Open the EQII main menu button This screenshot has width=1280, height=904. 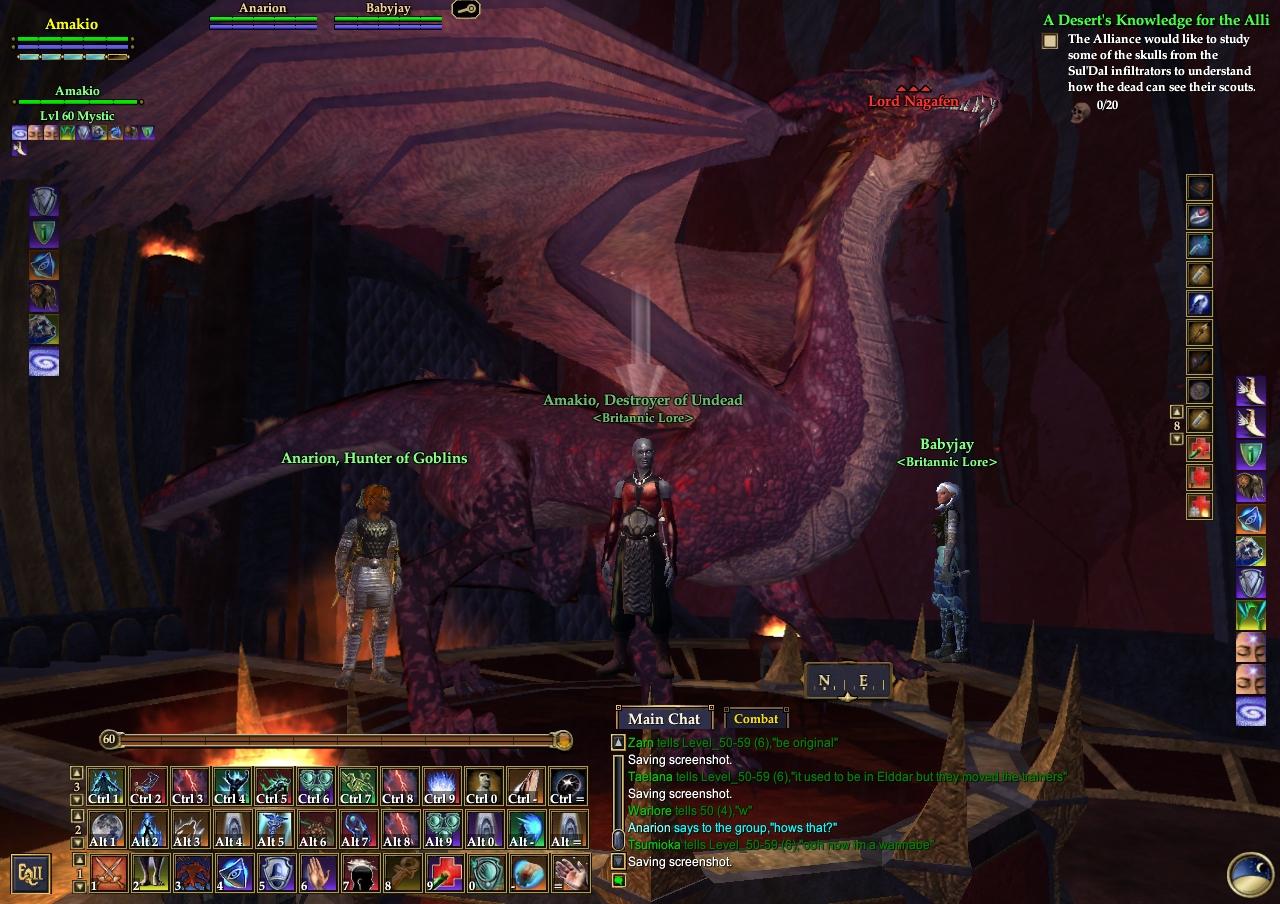pos(31,874)
